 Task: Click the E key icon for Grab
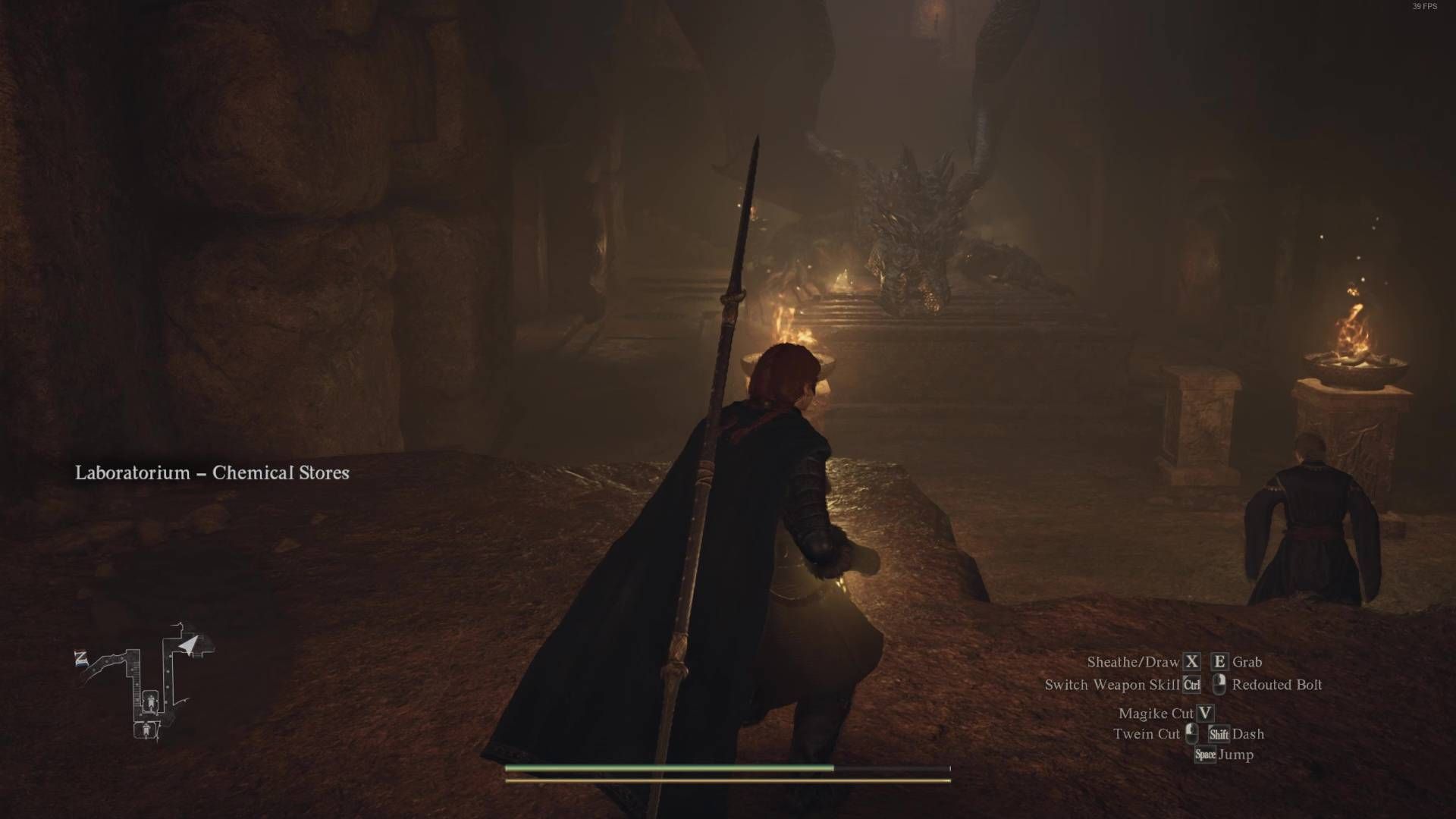click(1219, 661)
